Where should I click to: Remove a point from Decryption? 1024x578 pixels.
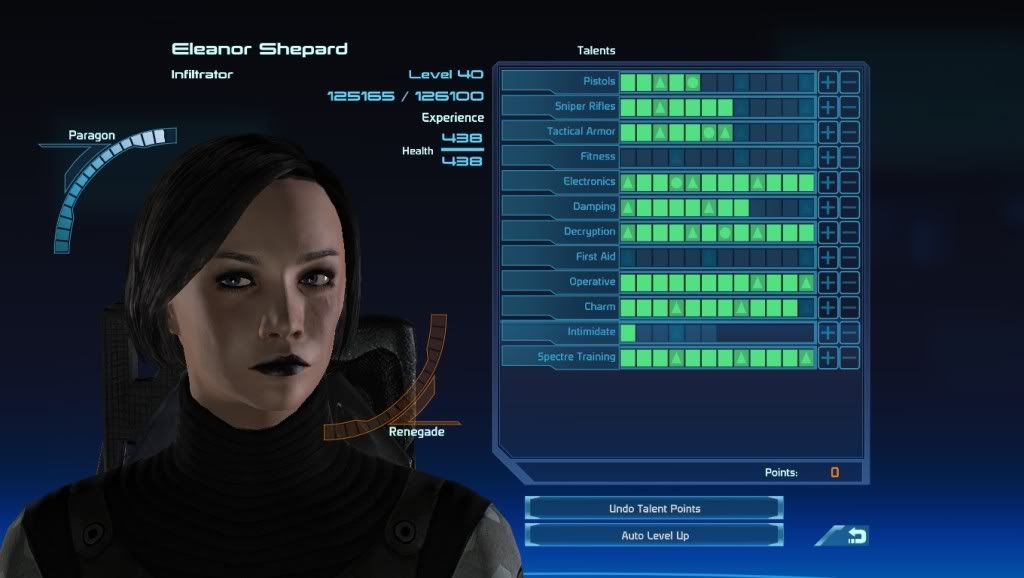[849, 232]
